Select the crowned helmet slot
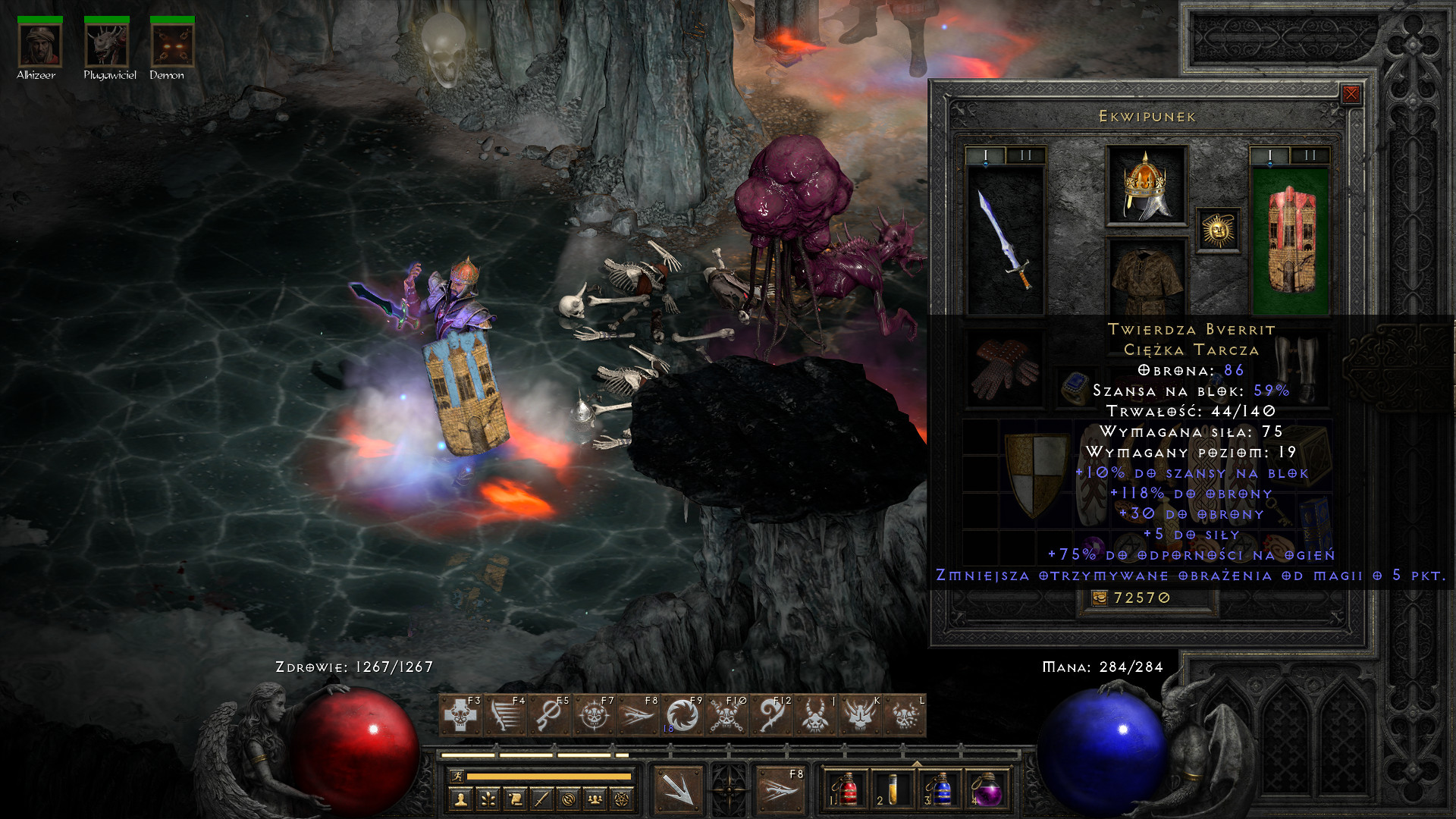 [x=1146, y=186]
